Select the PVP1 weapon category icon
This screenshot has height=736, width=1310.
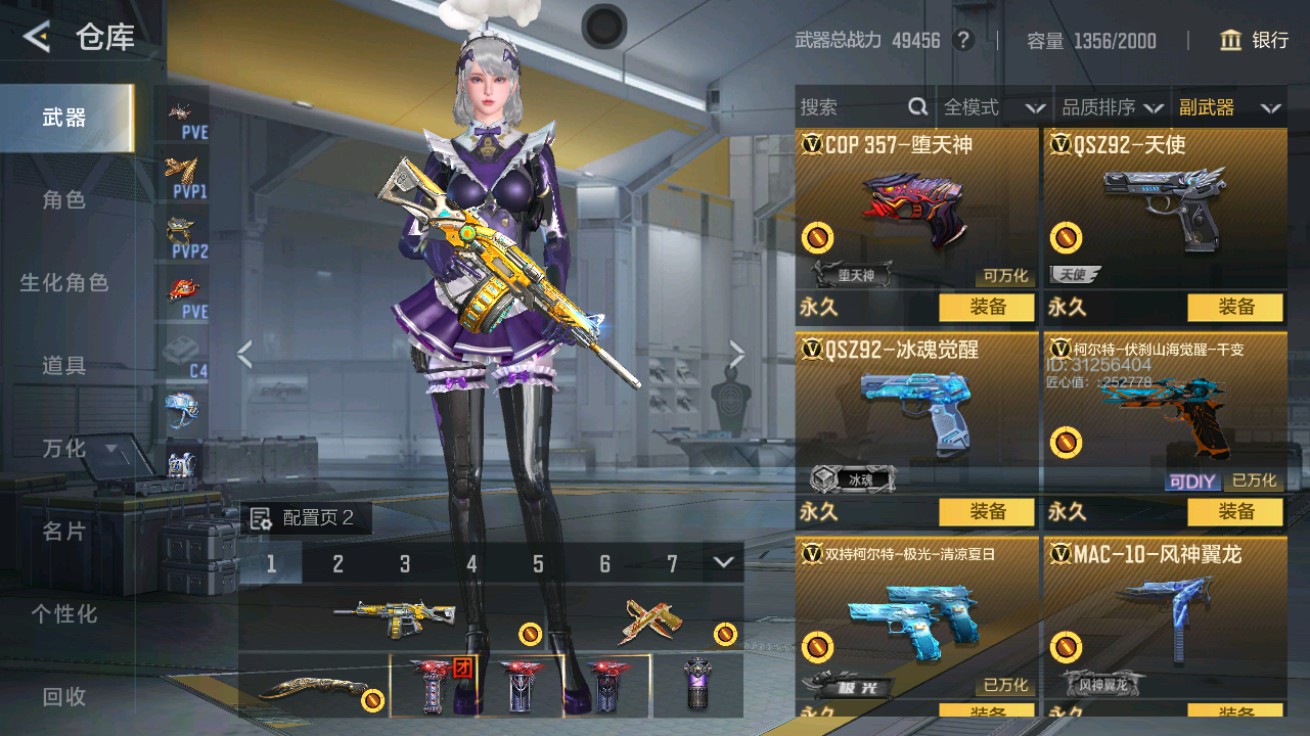[183, 172]
